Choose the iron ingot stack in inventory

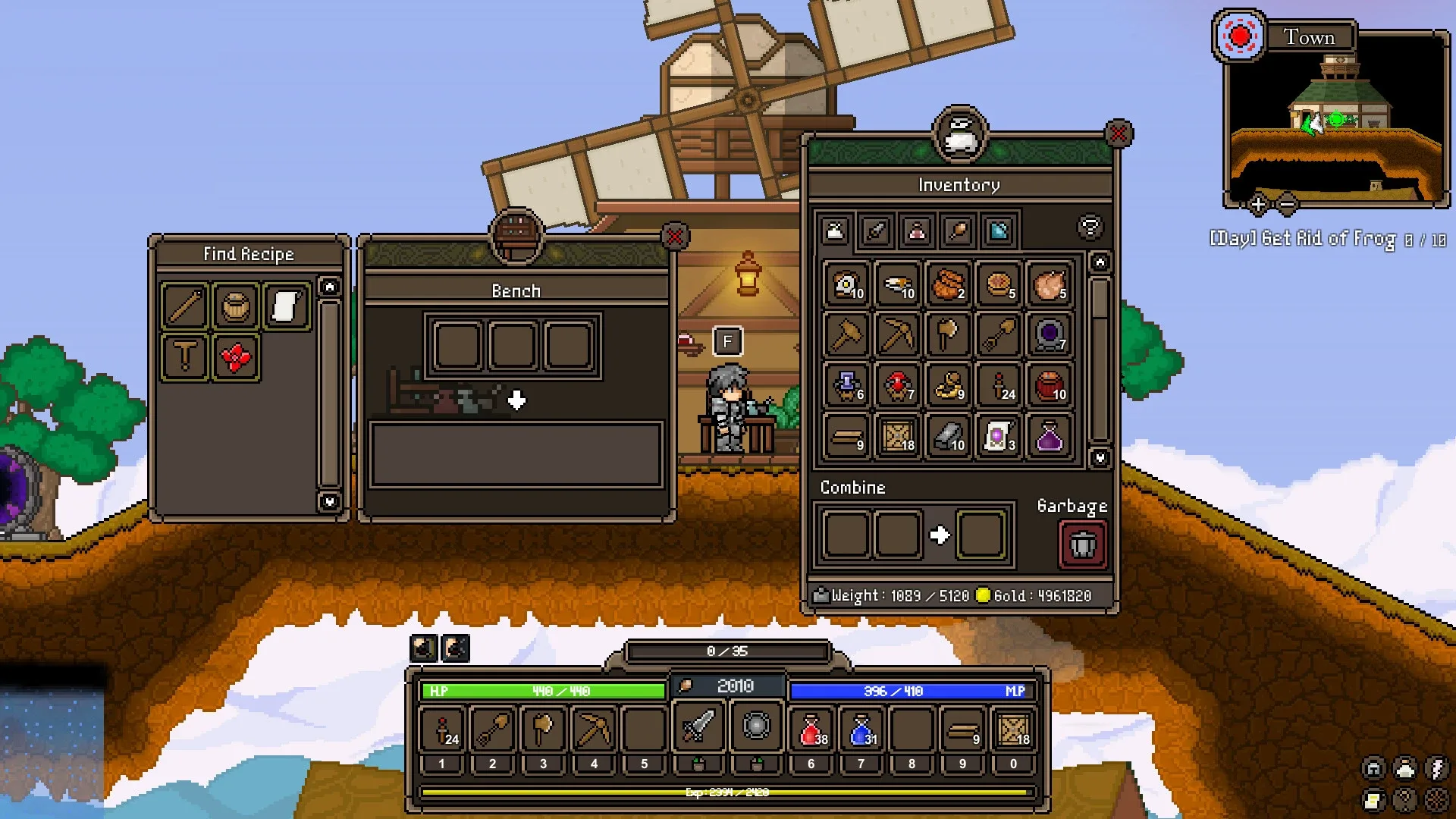(948, 437)
